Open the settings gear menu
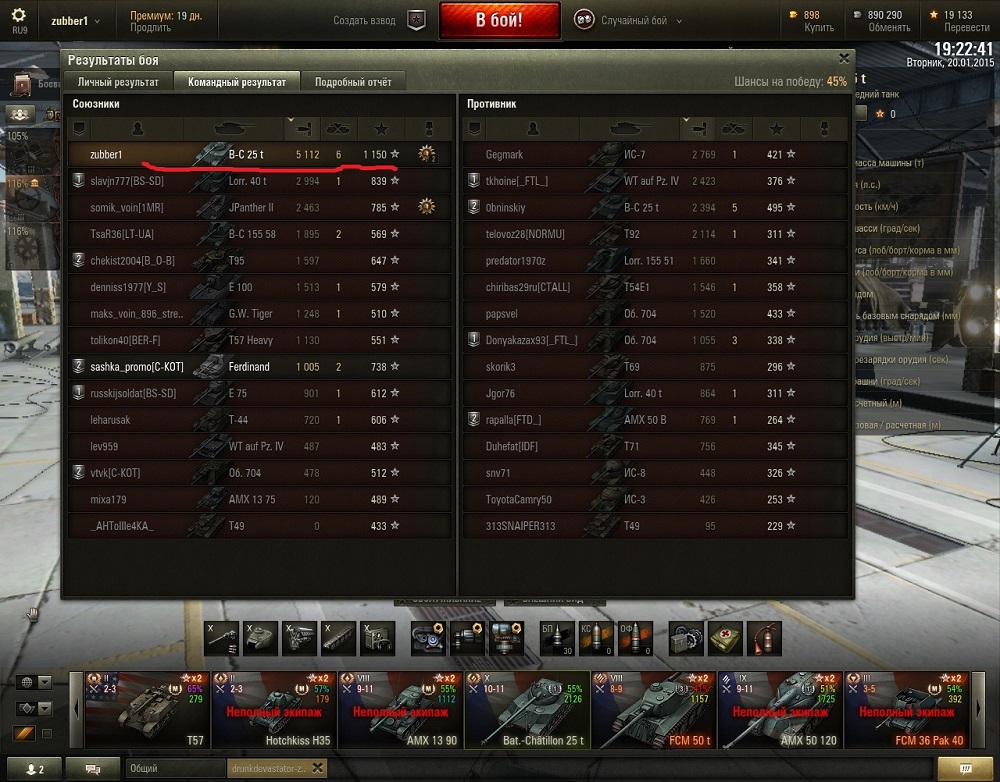The width and height of the screenshot is (1000, 782). [19, 16]
